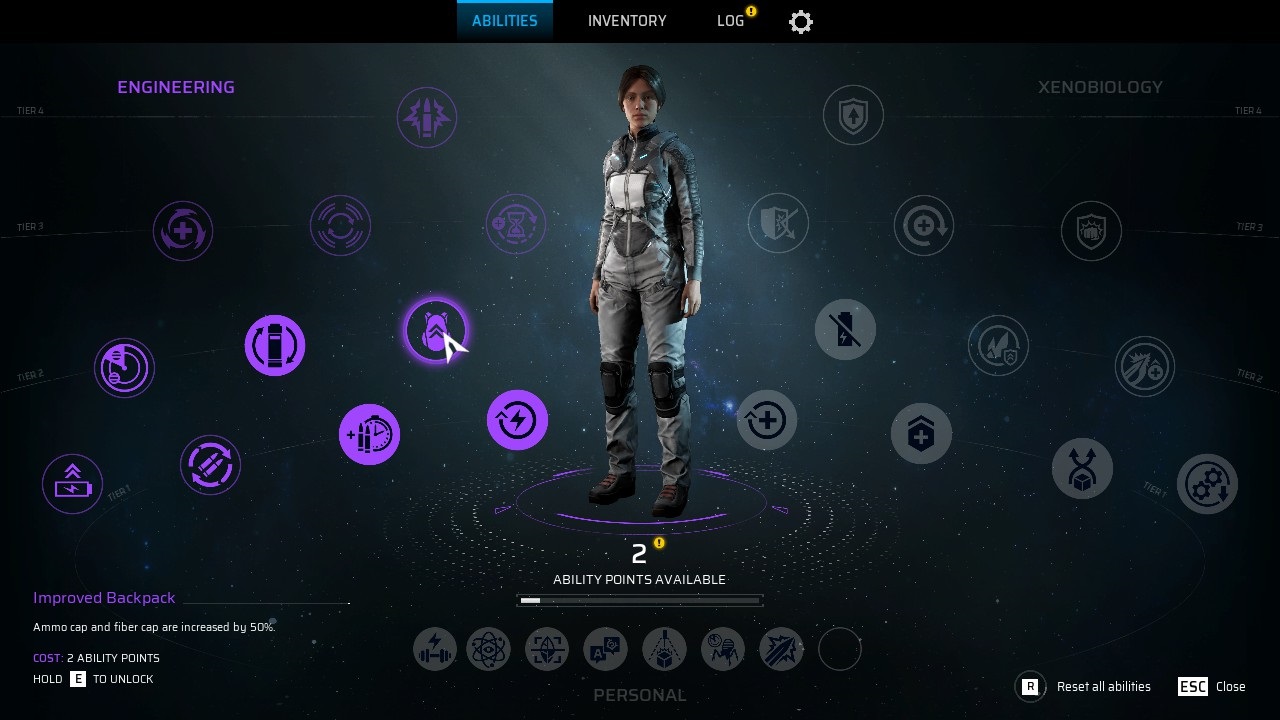Screen dimensions: 1280x720
Task: Close the abilities screen
Action: [1212, 687]
